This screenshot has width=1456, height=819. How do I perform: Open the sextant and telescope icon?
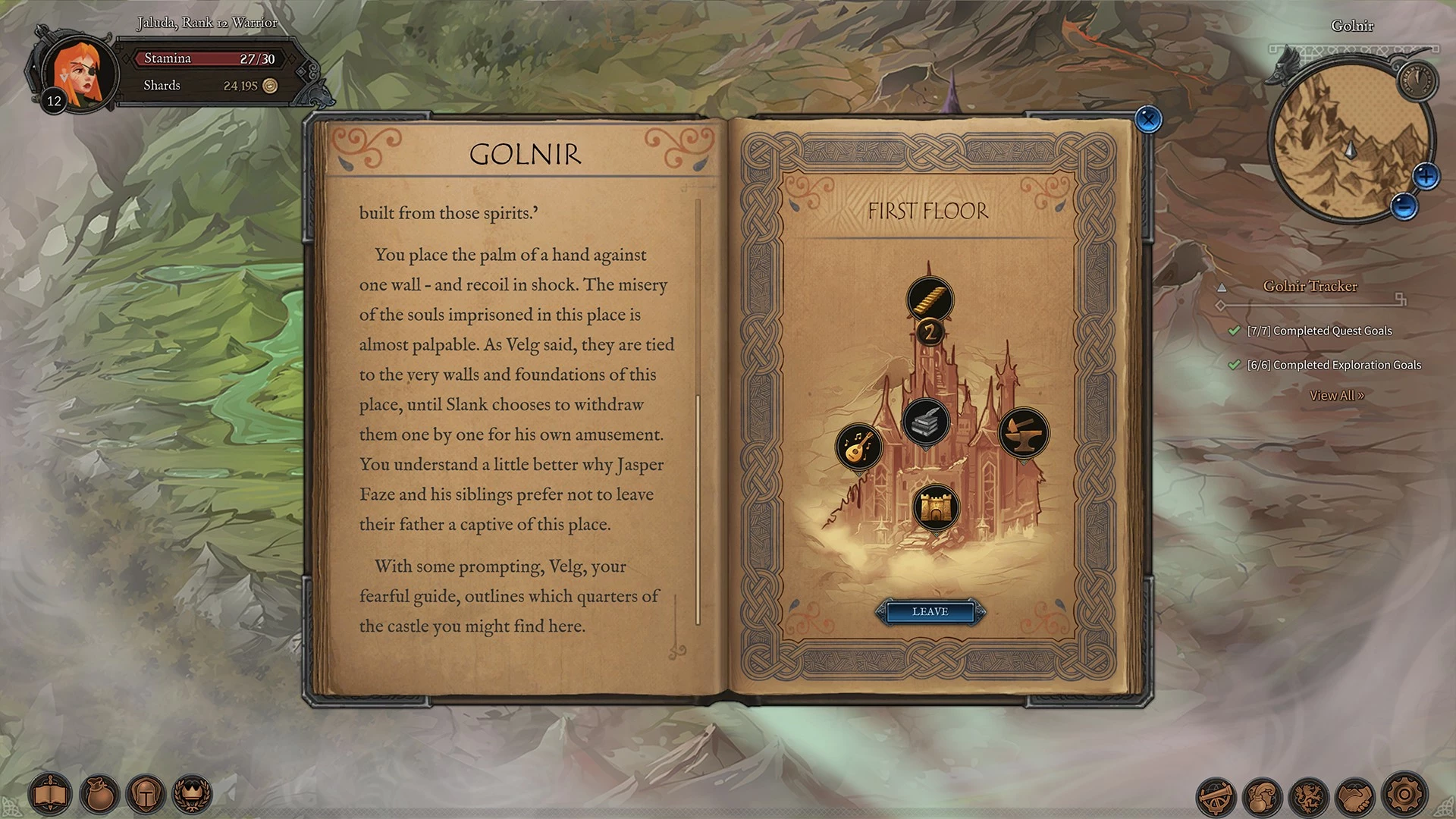click(x=1216, y=795)
